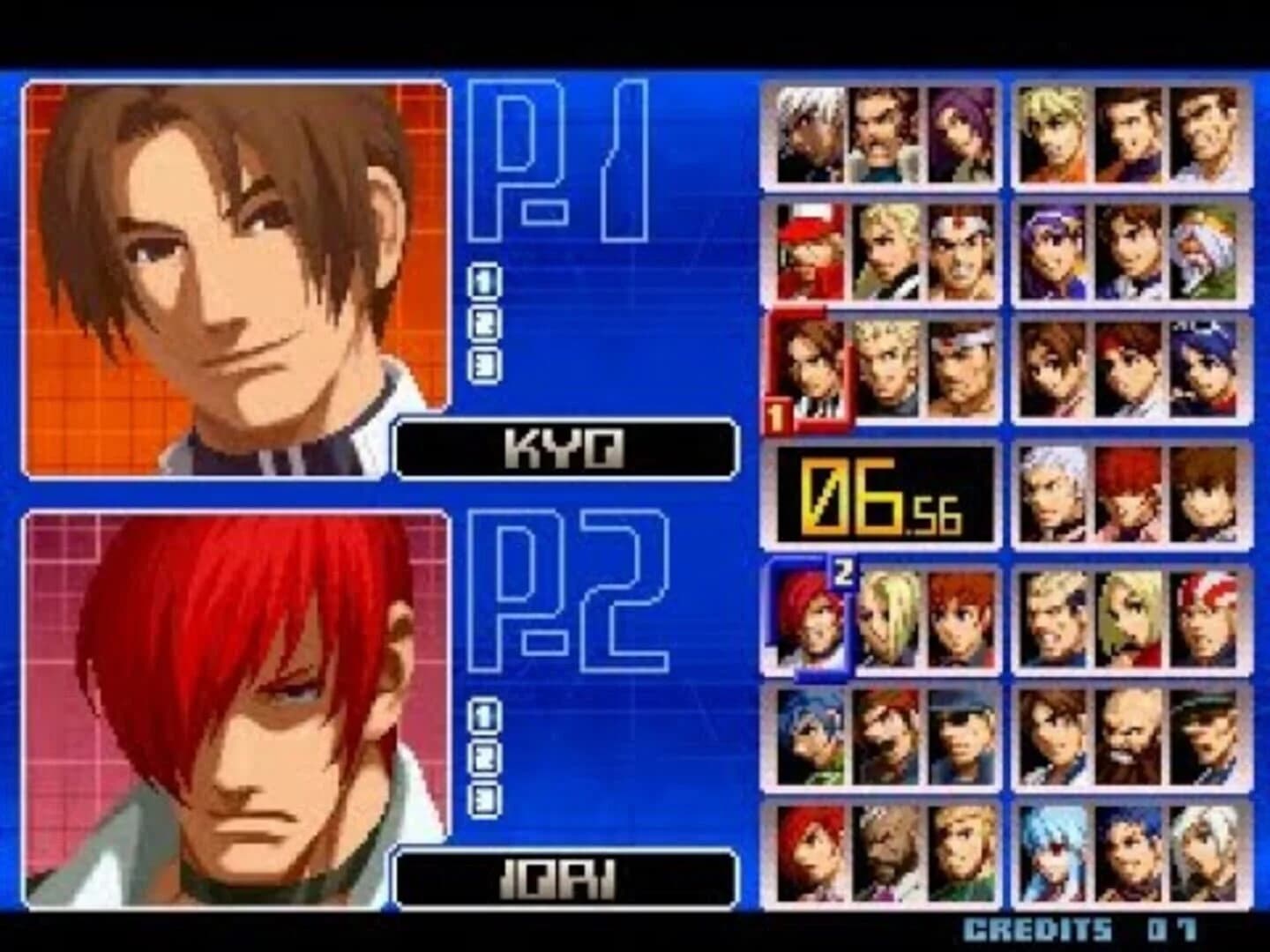The image size is (1270, 952).
Task: Select Mature next to Iori
Action: (x=886, y=617)
